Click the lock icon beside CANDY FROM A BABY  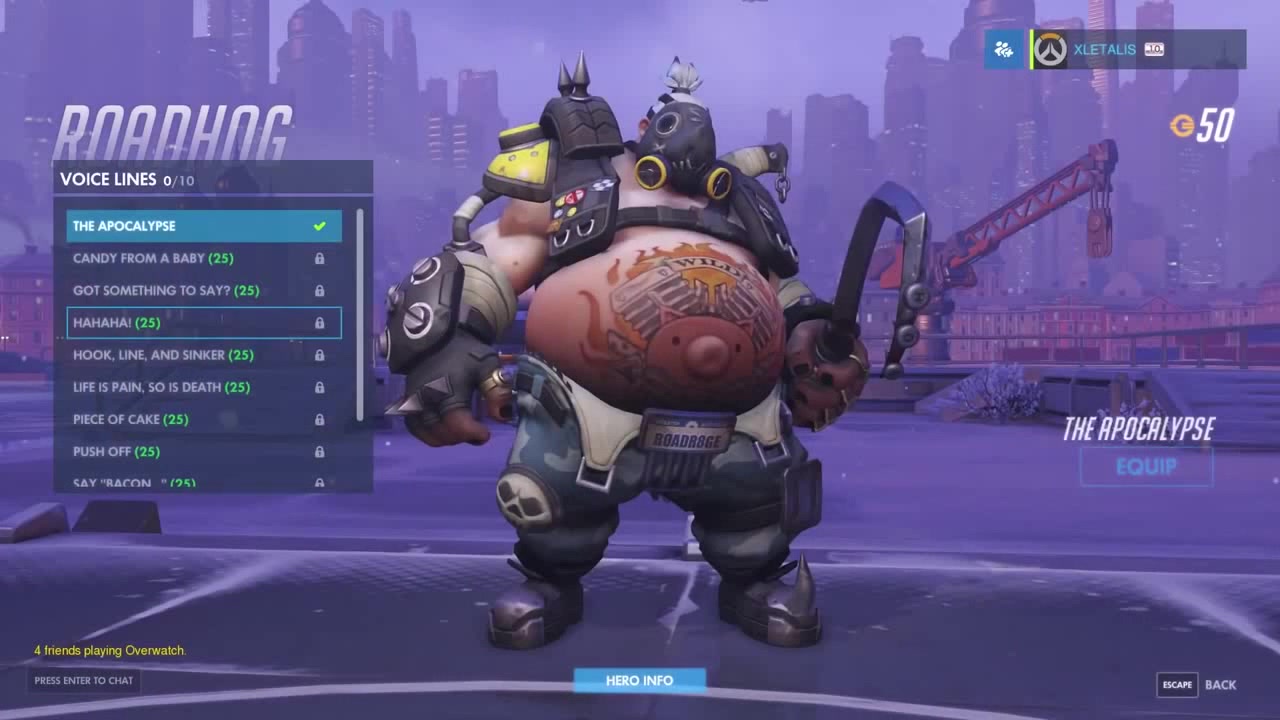pyautogui.click(x=321, y=258)
